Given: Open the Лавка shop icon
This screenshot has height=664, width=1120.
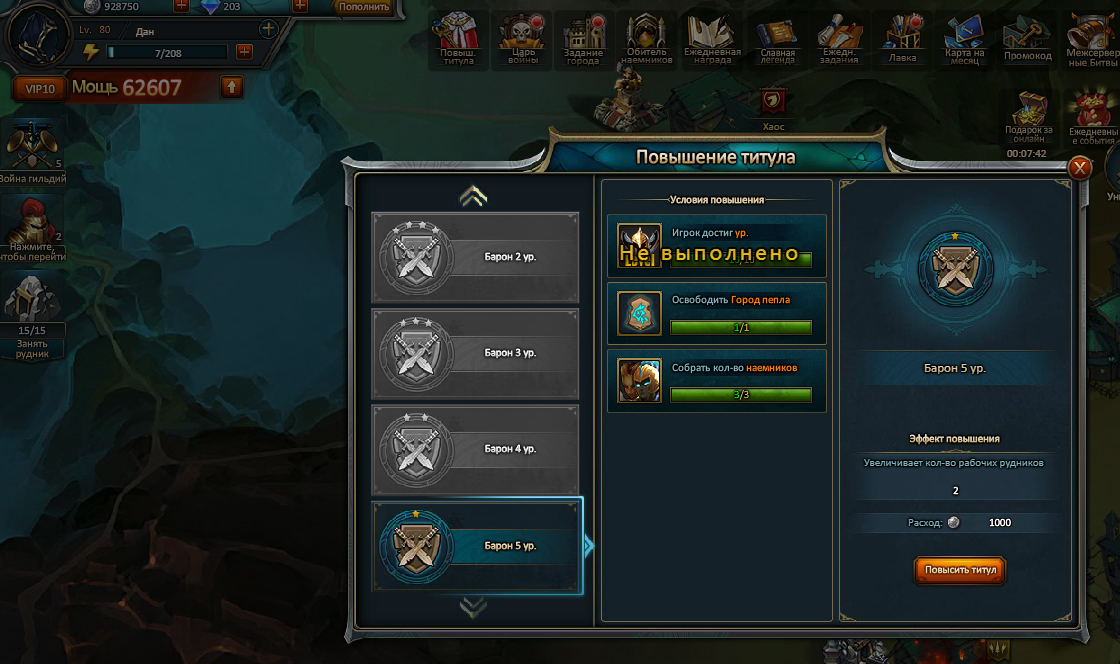Looking at the screenshot, I should tap(903, 39).
